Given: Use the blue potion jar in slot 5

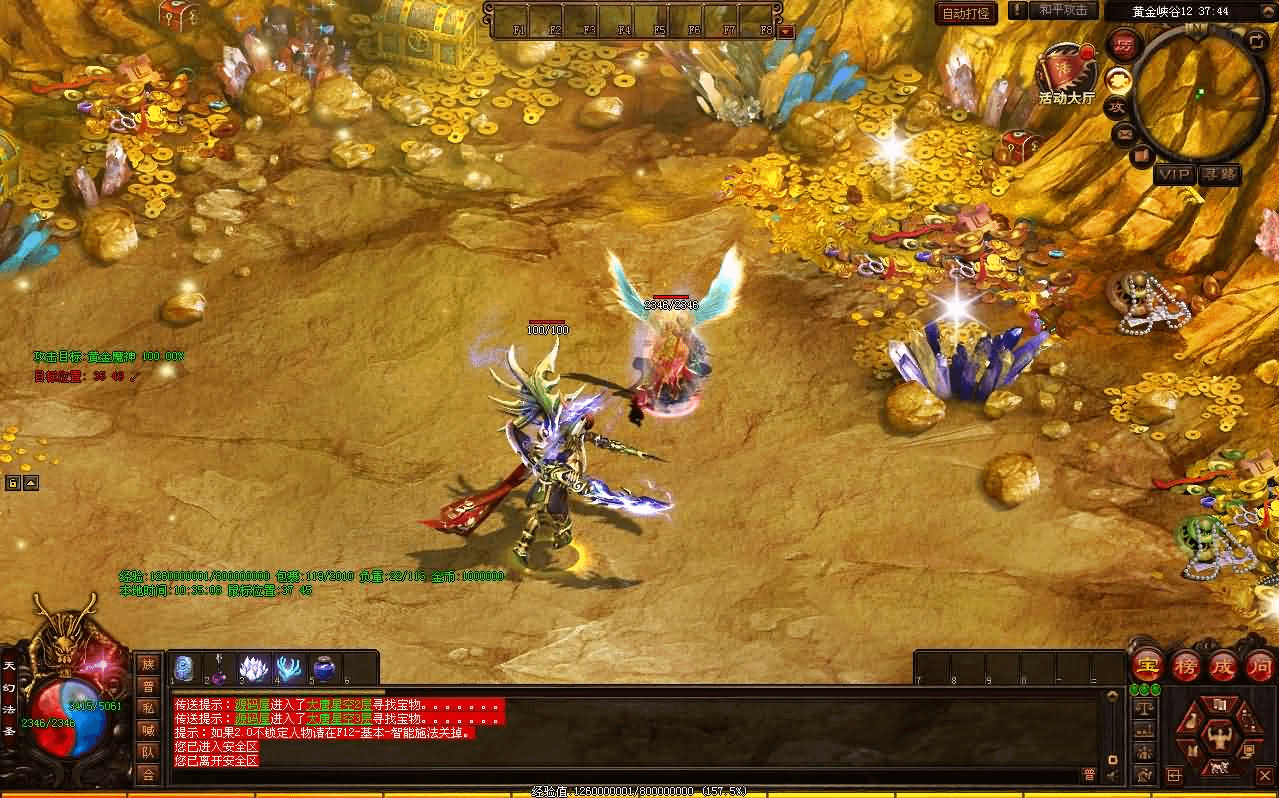Looking at the screenshot, I should click(324, 668).
